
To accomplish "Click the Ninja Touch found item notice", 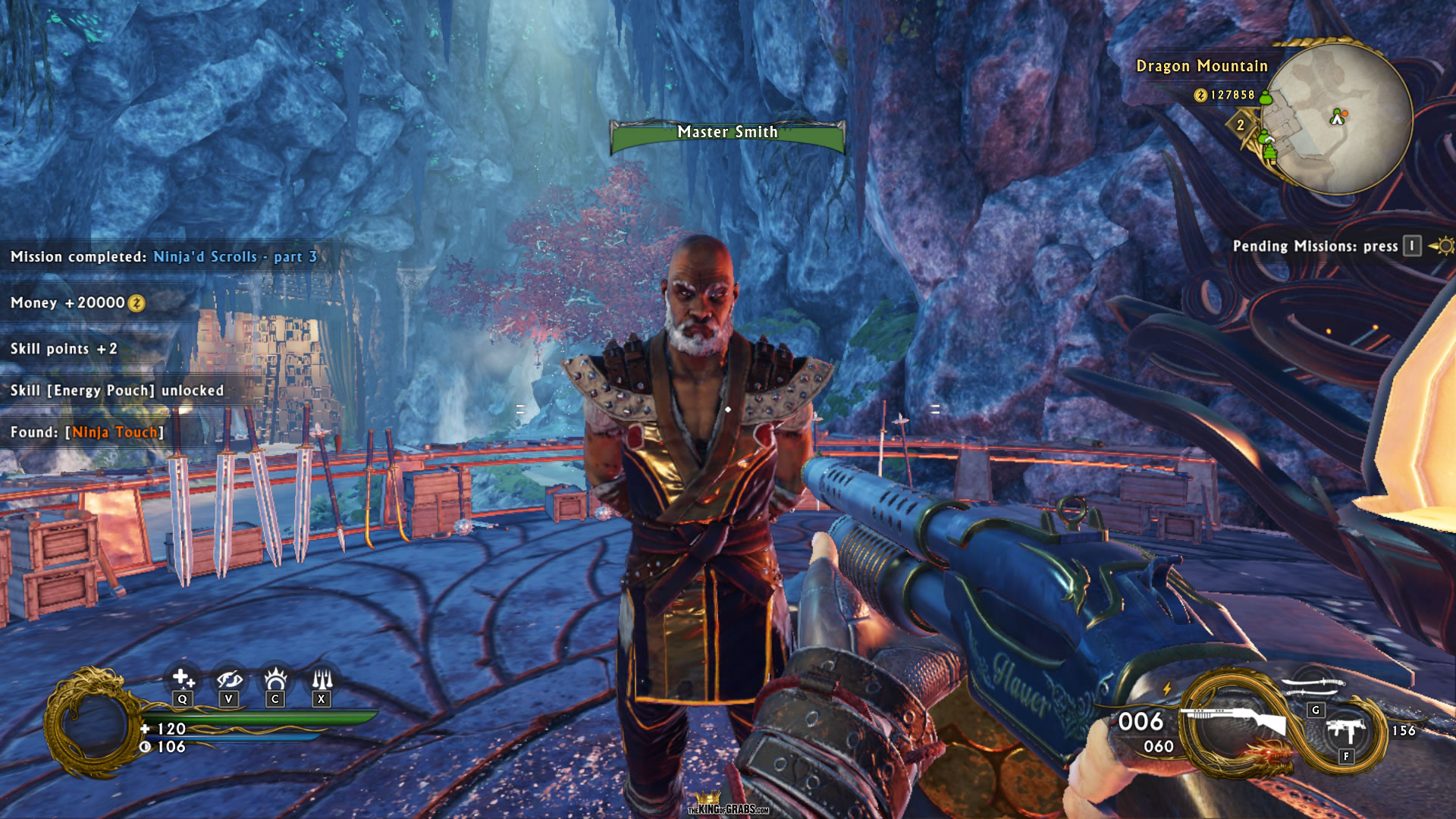I will pyautogui.click(x=87, y=432).
